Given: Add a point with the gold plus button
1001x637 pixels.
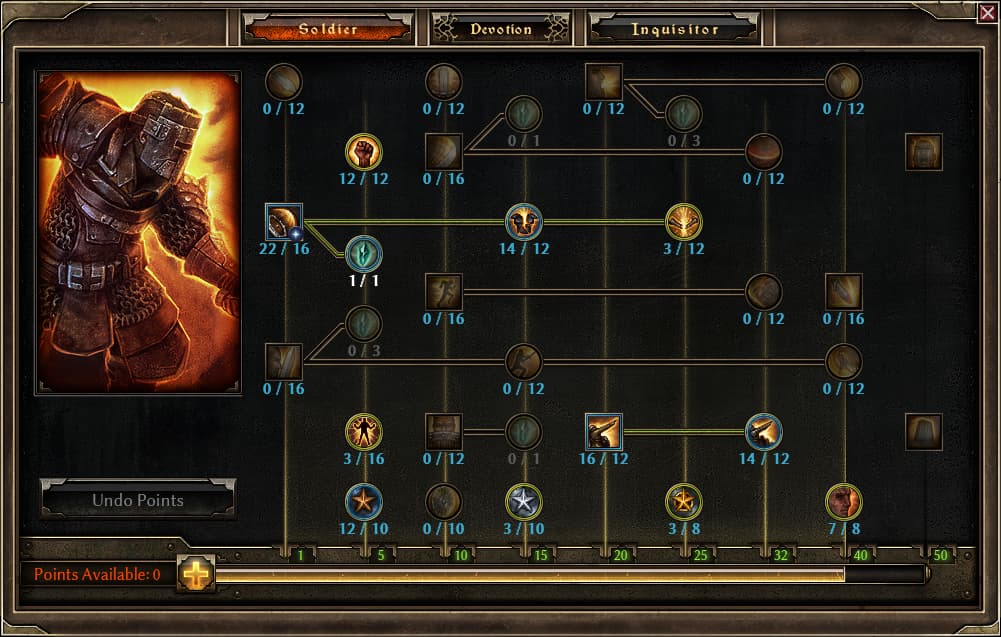Looking at the screenshot, I should click(196, 574).
